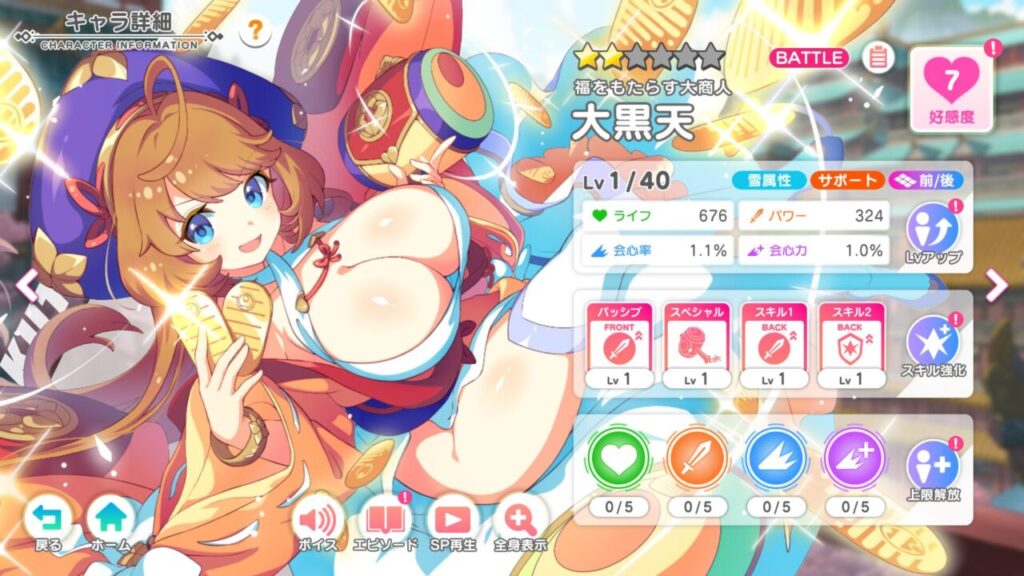
Task: Start the SP再生 animation playback
Action: (452, 523)
